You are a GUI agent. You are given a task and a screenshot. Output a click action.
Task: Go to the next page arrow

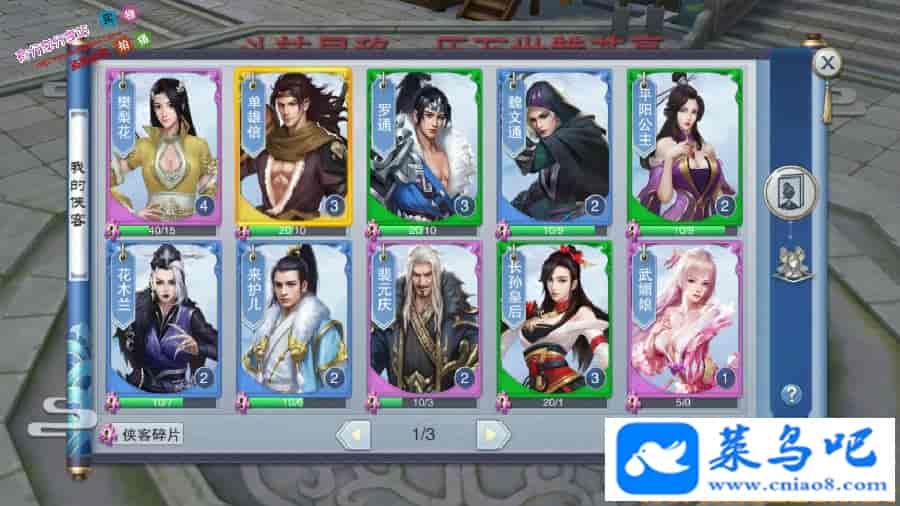(x=492, y=434)
